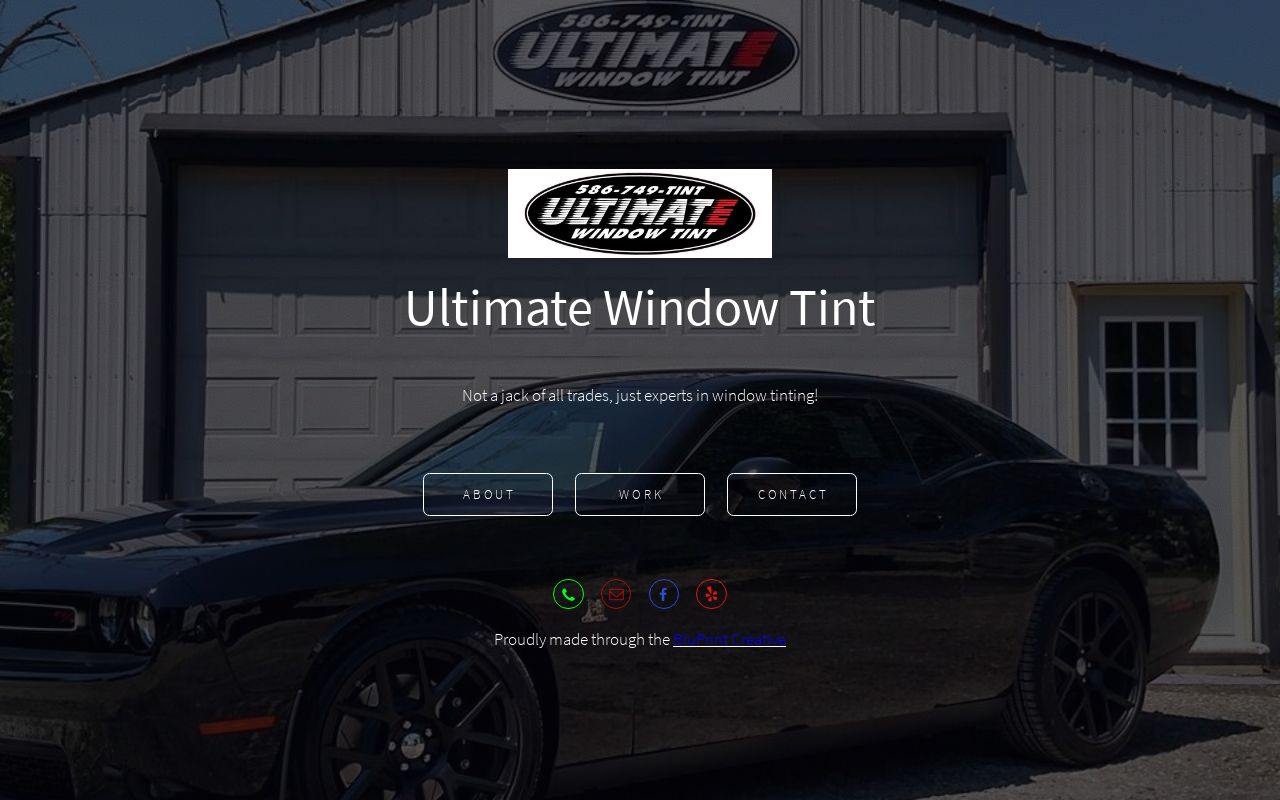Go to the CONTACT page
The width and height of the screenshot is (1280, 800).
[792, 493]
